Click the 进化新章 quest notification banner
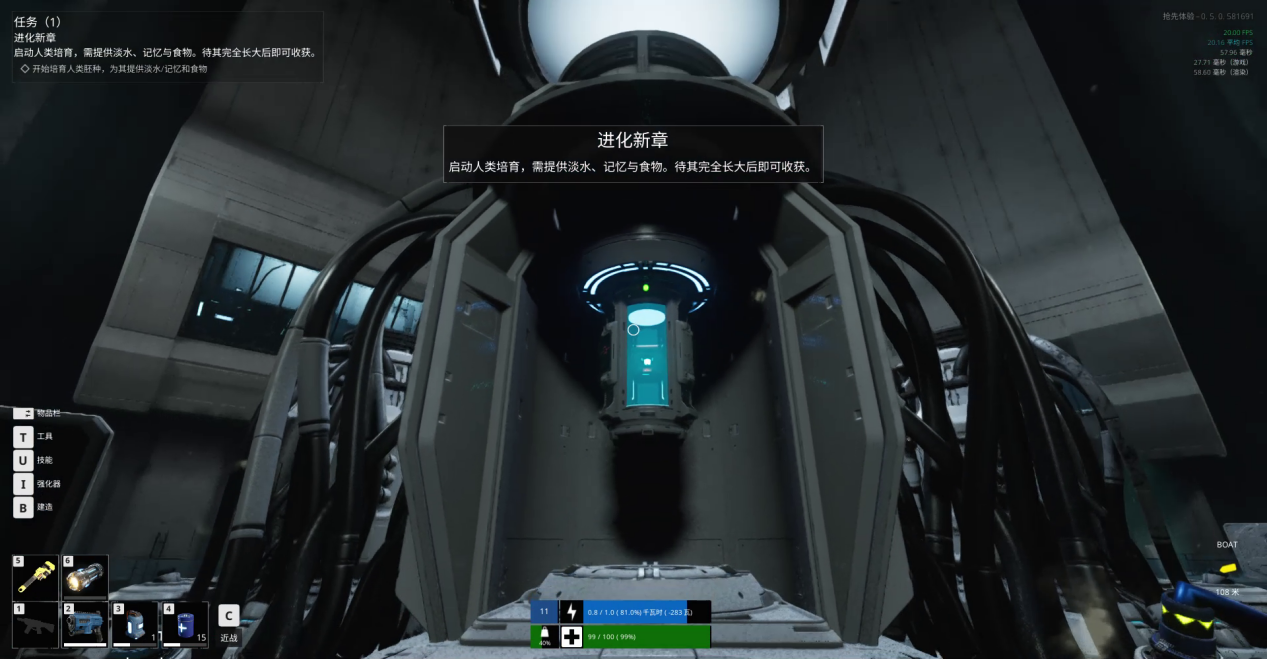 tap(633, 153)
